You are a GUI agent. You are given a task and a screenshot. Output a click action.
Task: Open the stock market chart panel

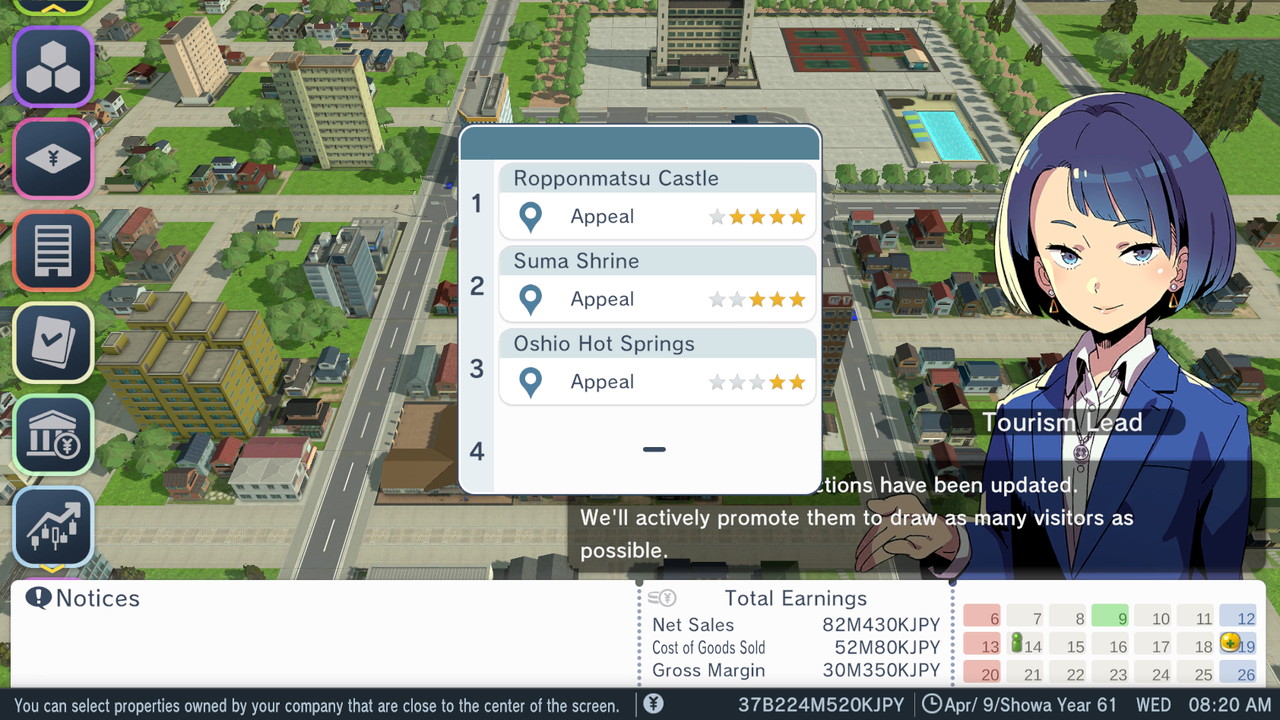point(53,526)
